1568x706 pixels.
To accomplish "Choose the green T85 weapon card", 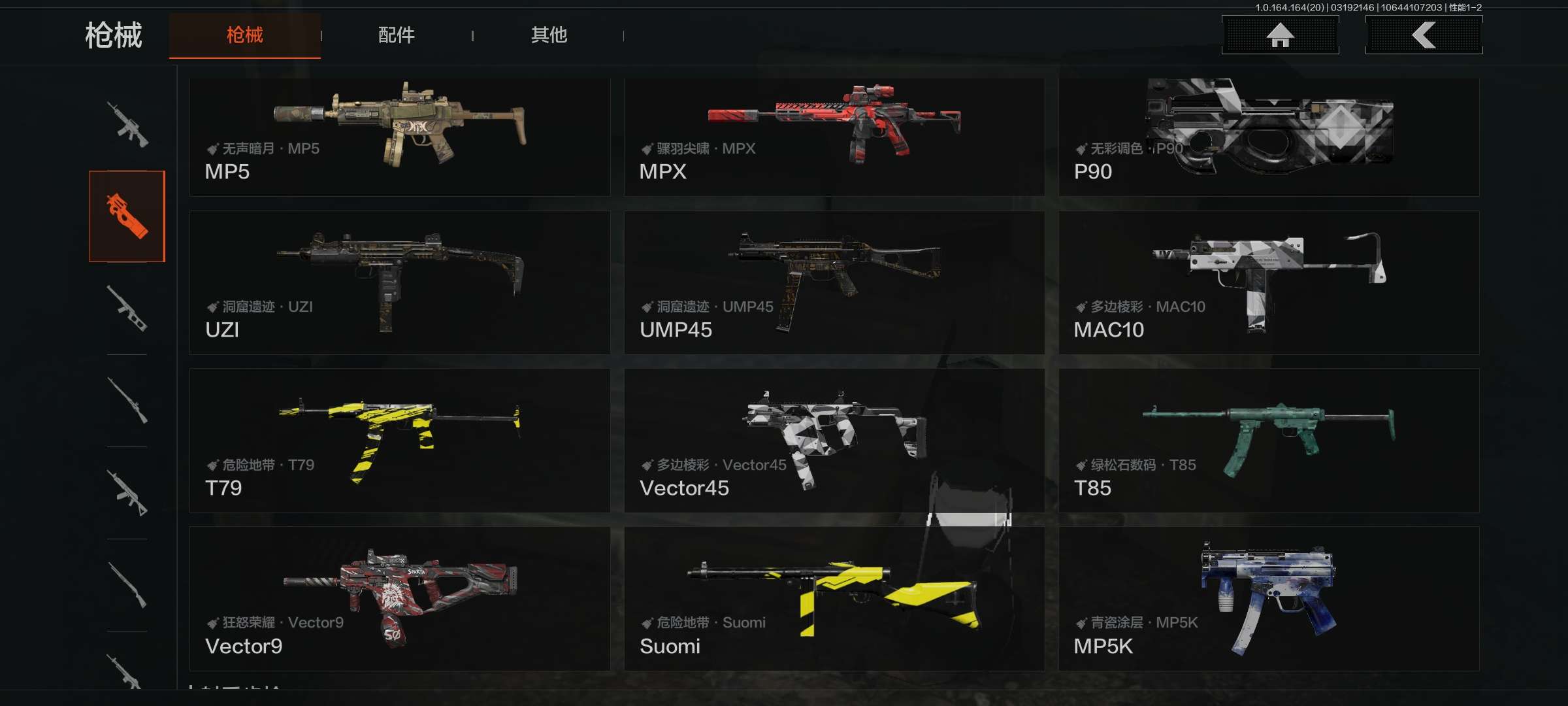I will pyautogui.click(x=1268, y=441).
